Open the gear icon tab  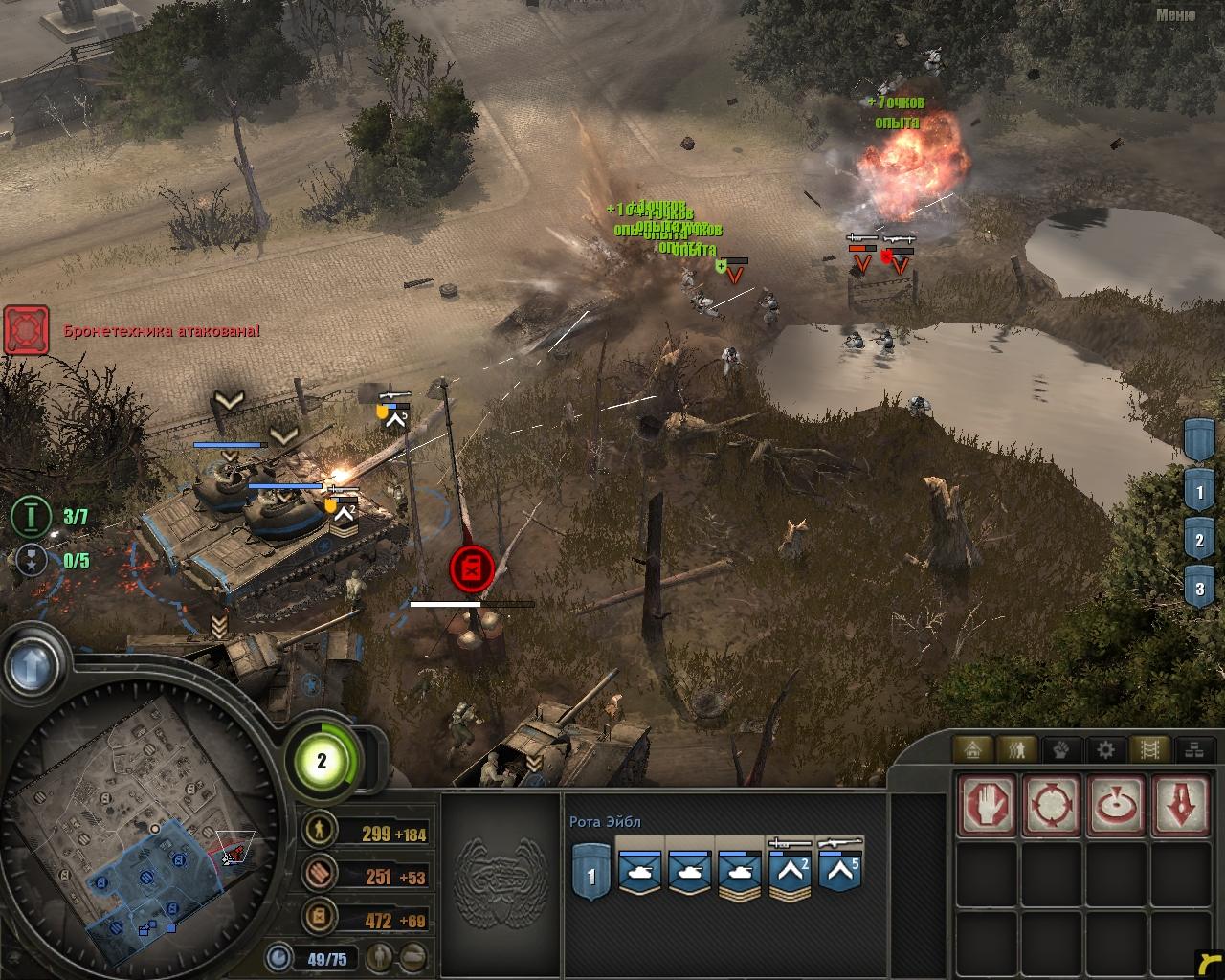point(1105,750)
